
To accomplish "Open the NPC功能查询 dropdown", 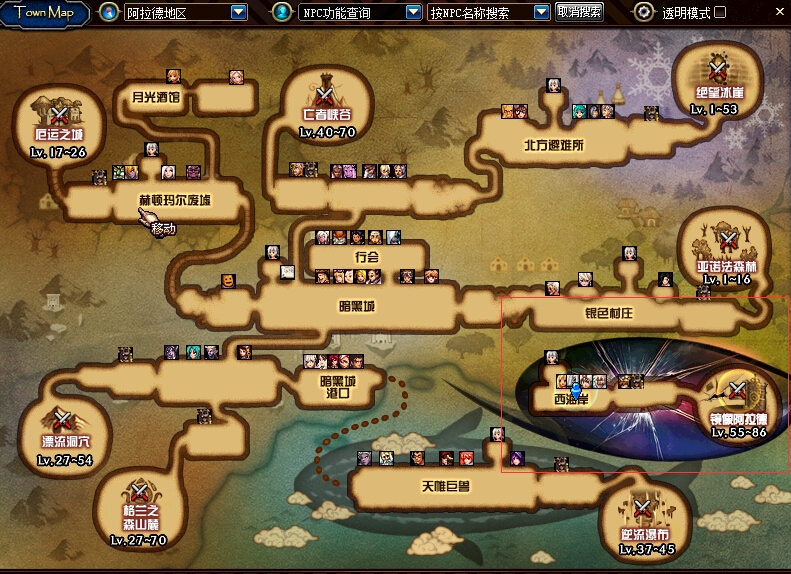I will 413,12.
